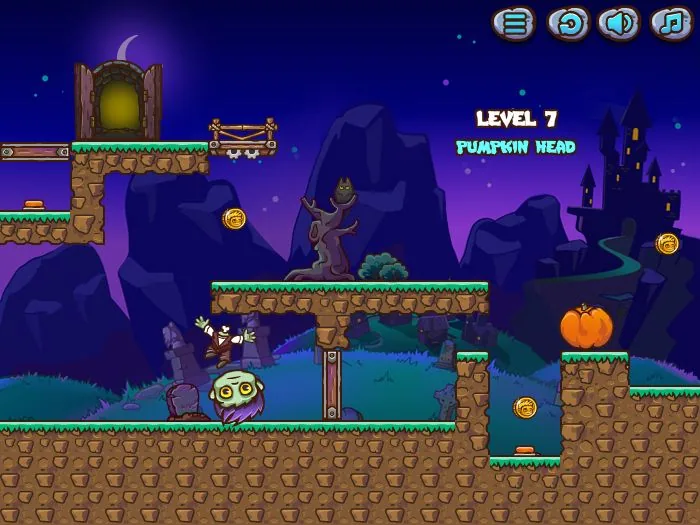Open the level menu button
This screenshot has width=700, height=525.
coord(514,24)
